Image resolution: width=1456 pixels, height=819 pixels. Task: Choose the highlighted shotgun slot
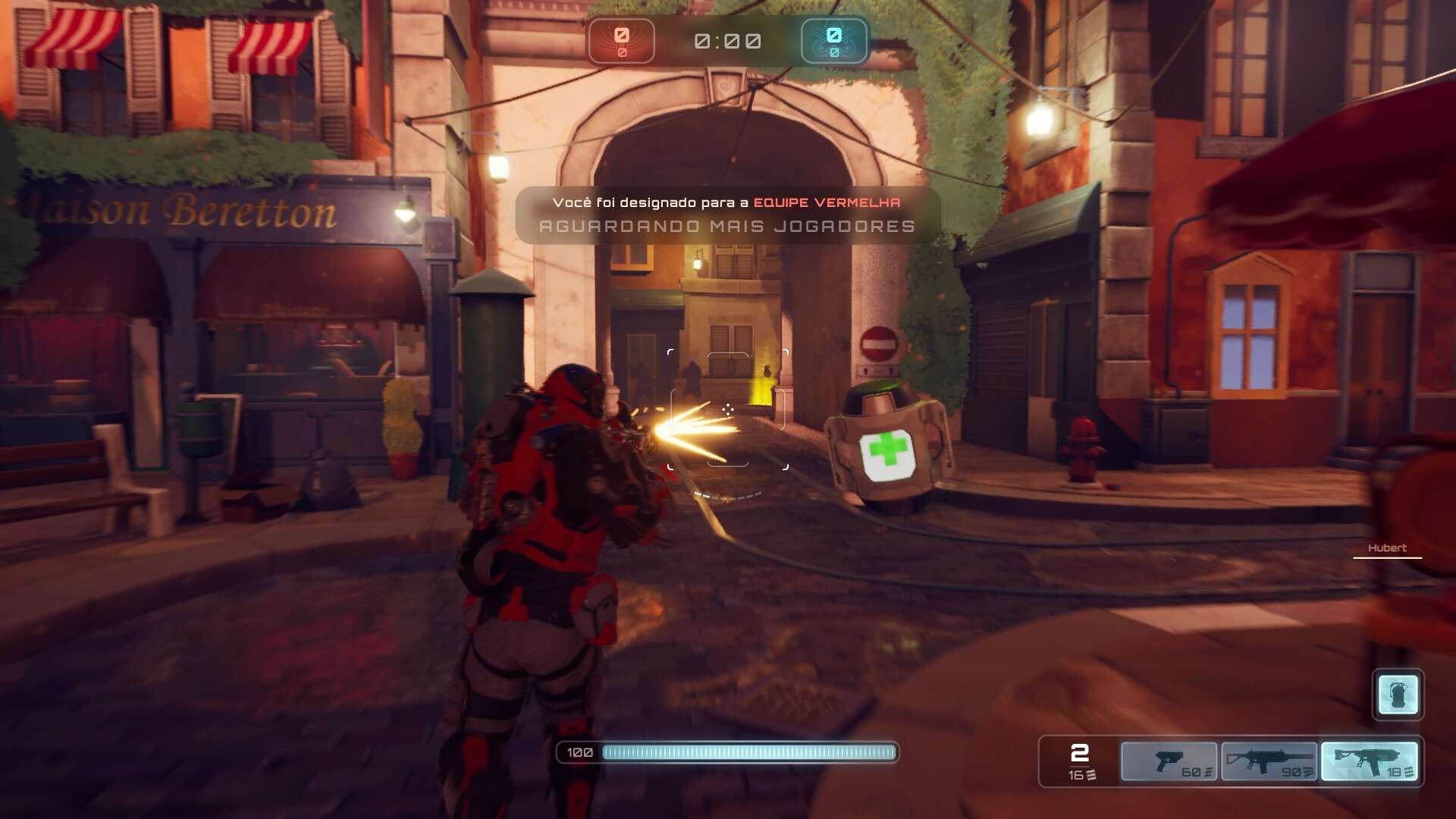click(1370, 761)
